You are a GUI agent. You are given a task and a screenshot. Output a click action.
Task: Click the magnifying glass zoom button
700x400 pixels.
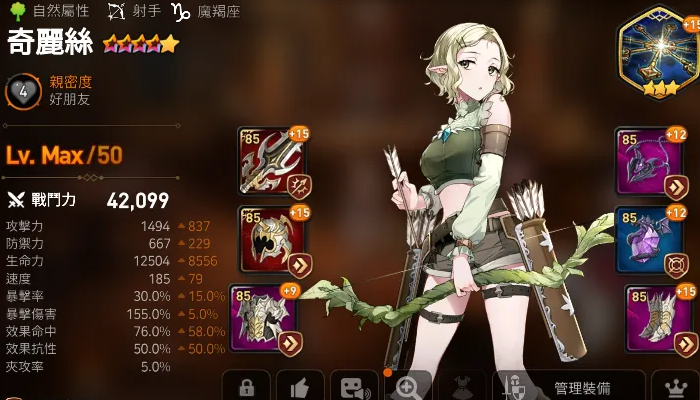pos(408,387)
